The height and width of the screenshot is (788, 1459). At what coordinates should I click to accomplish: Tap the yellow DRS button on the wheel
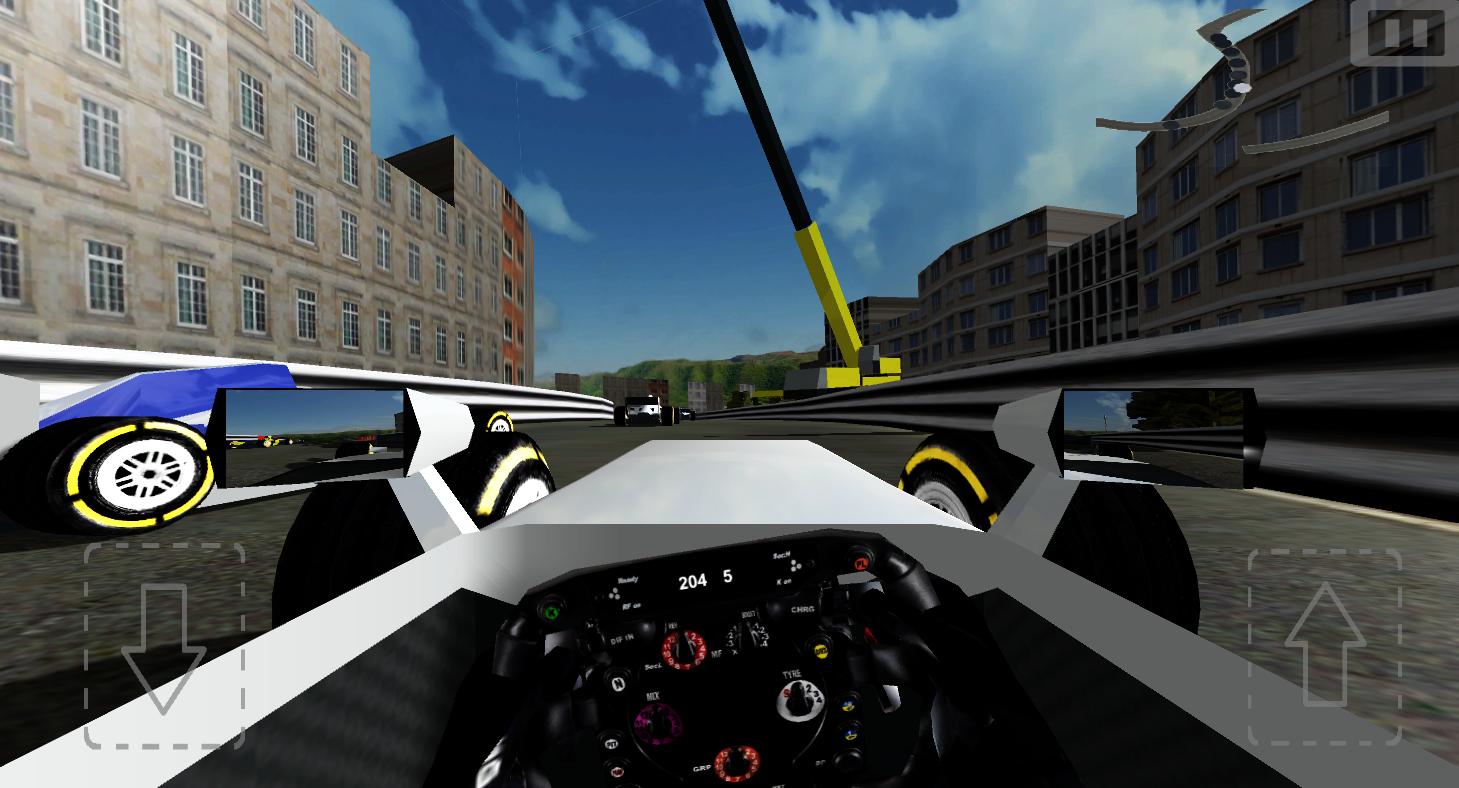click(x=822, y=649)
